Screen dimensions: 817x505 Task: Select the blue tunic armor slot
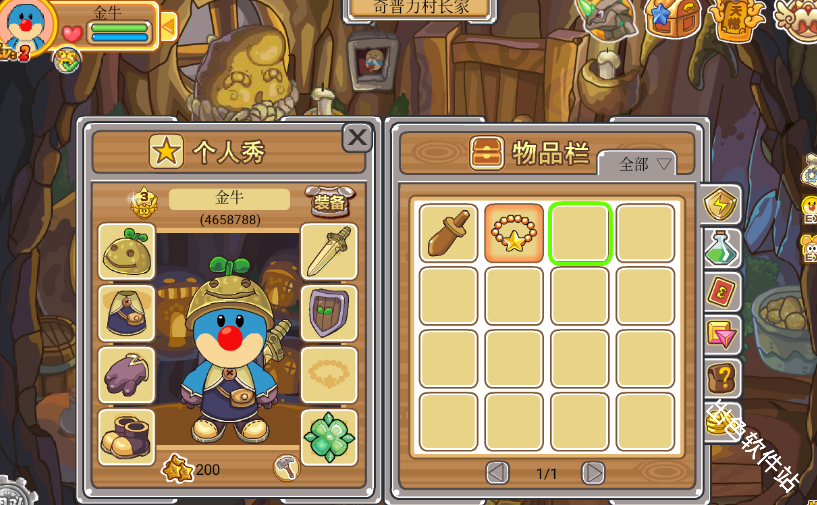126,313
